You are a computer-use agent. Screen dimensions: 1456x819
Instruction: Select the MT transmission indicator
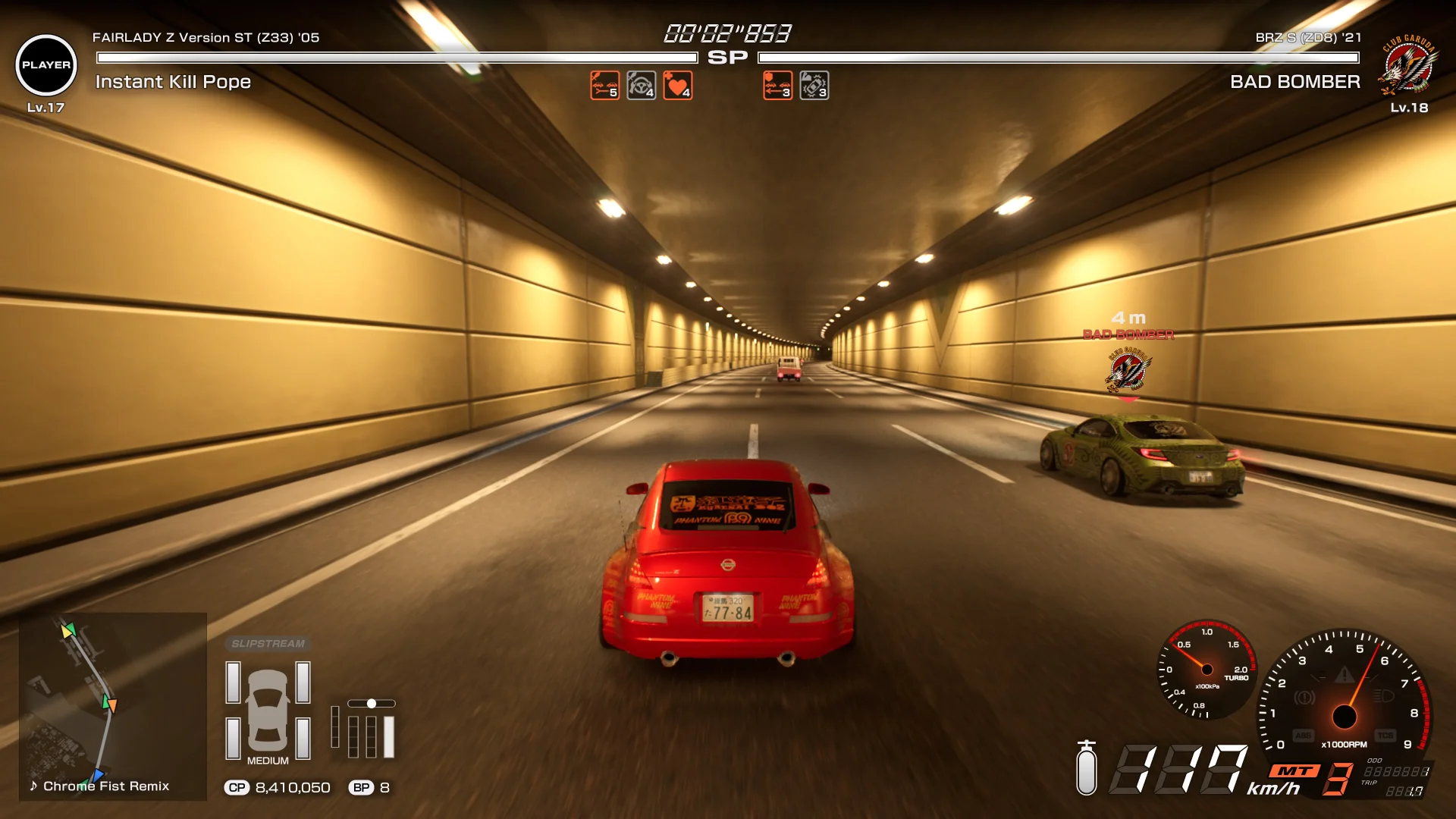[1294, 771]
